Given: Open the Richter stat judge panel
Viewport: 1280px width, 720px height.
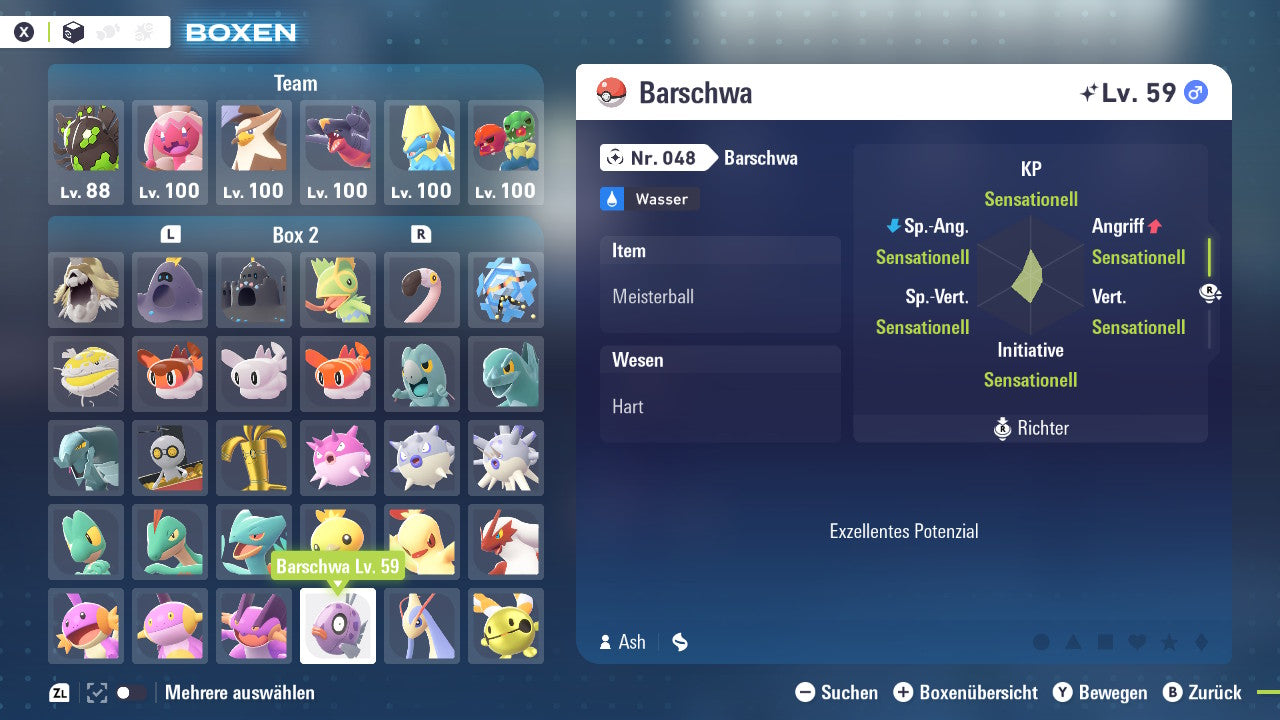Looking at the screenshot, I should coord(1030,428).
